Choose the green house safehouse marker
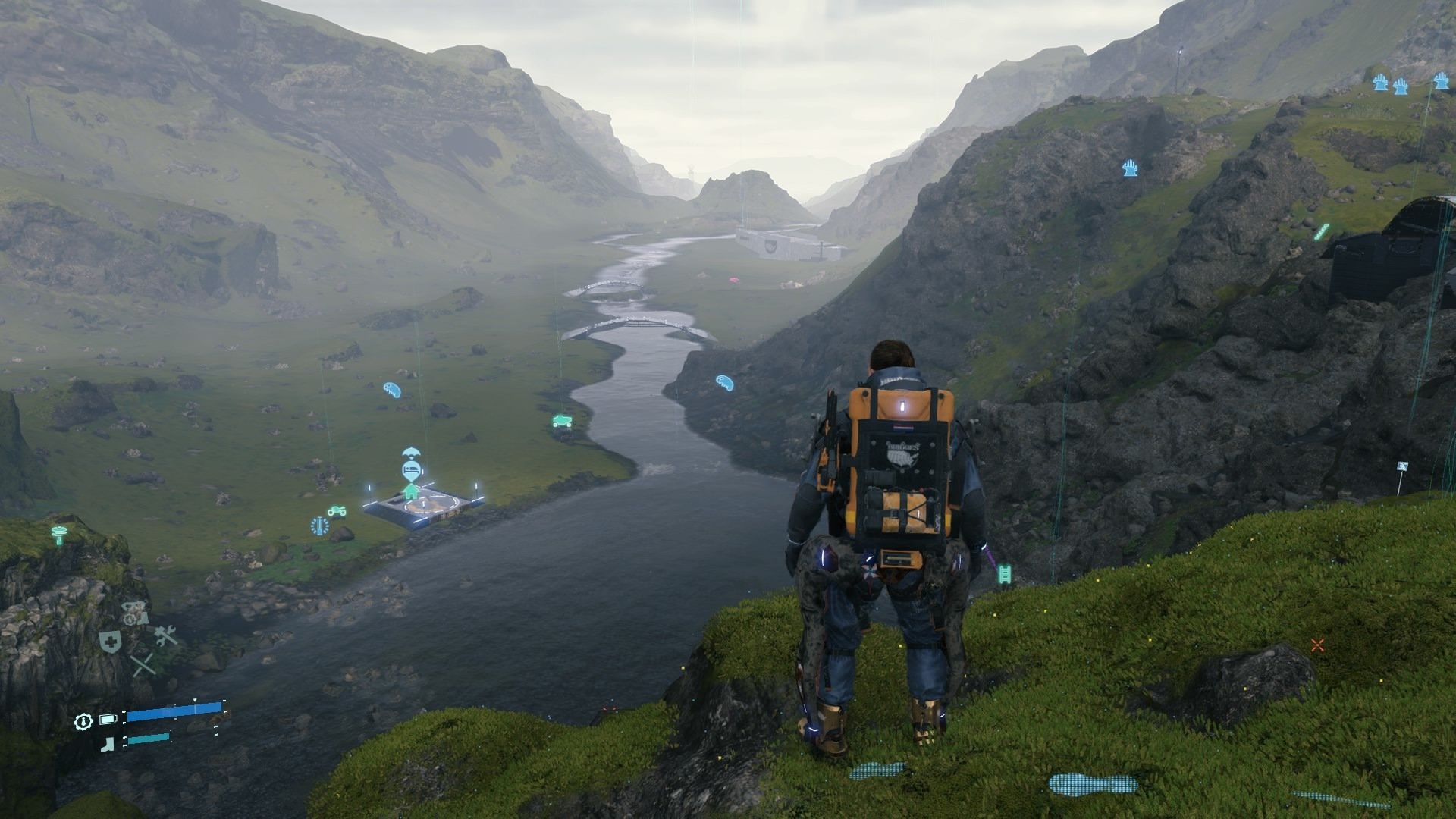Image resolution: width=1456 pixels, height=819 pixels. point(411,491)
